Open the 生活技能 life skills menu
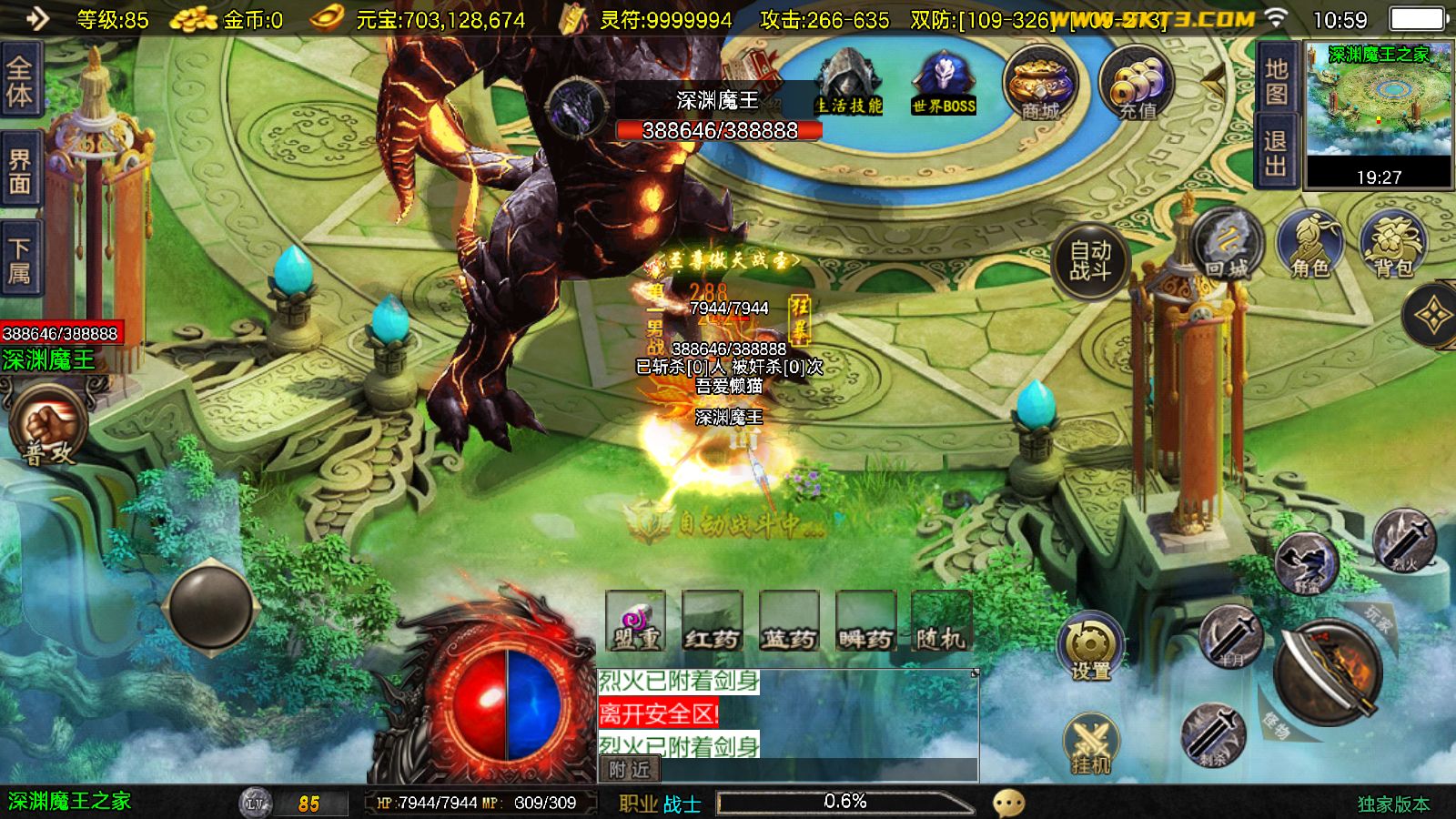Viewport: 1456px width, 819px height. click(x=848, y=84)
